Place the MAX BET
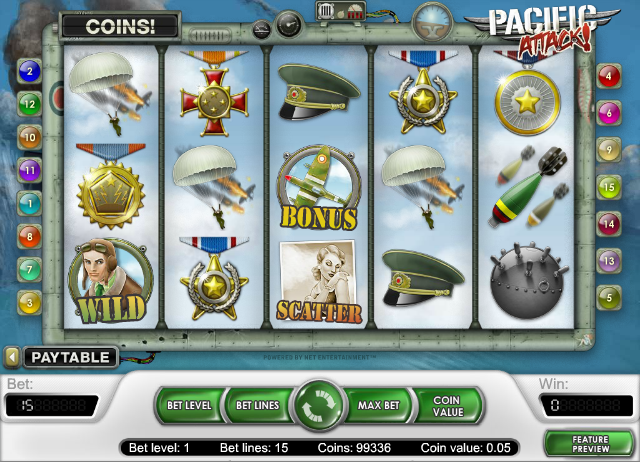The image size is (640, 462). (379, 406)
